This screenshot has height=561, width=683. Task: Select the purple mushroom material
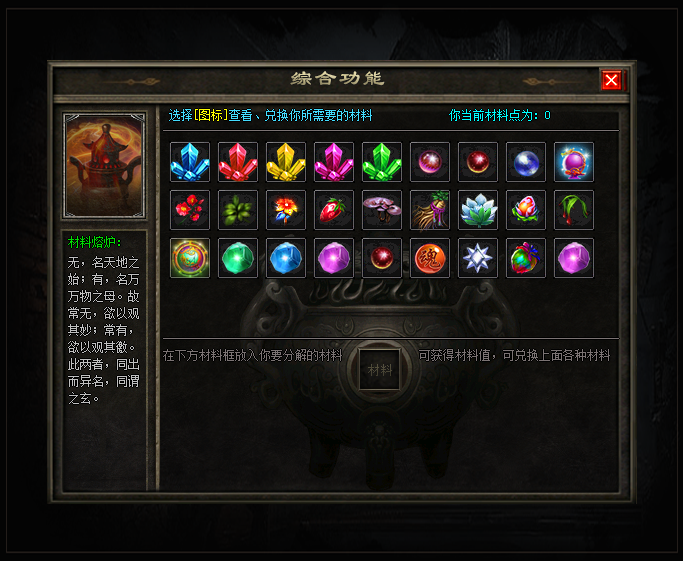381,210
